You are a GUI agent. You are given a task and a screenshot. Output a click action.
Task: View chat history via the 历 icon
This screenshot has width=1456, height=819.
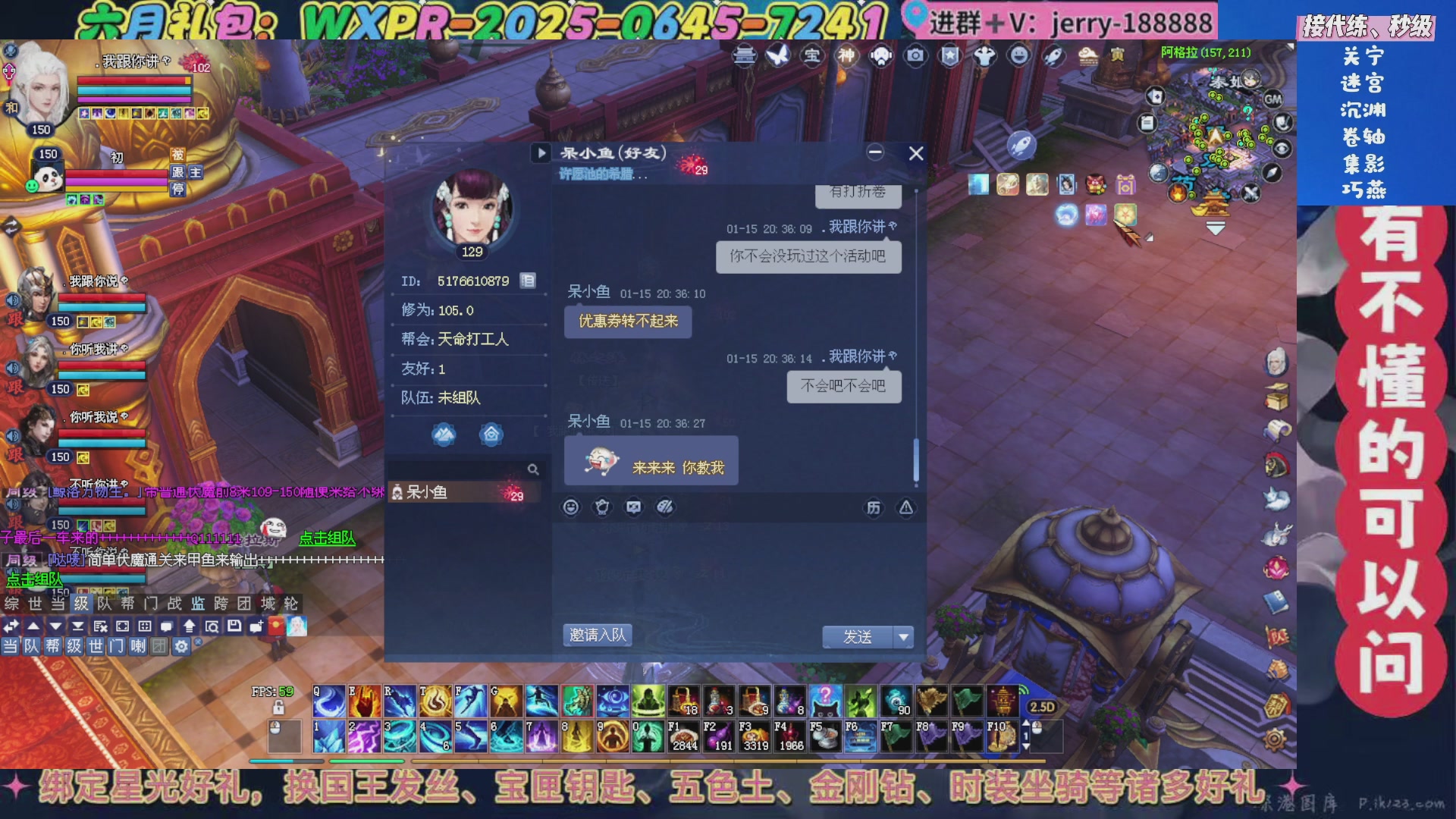click(x=874, y=507)
